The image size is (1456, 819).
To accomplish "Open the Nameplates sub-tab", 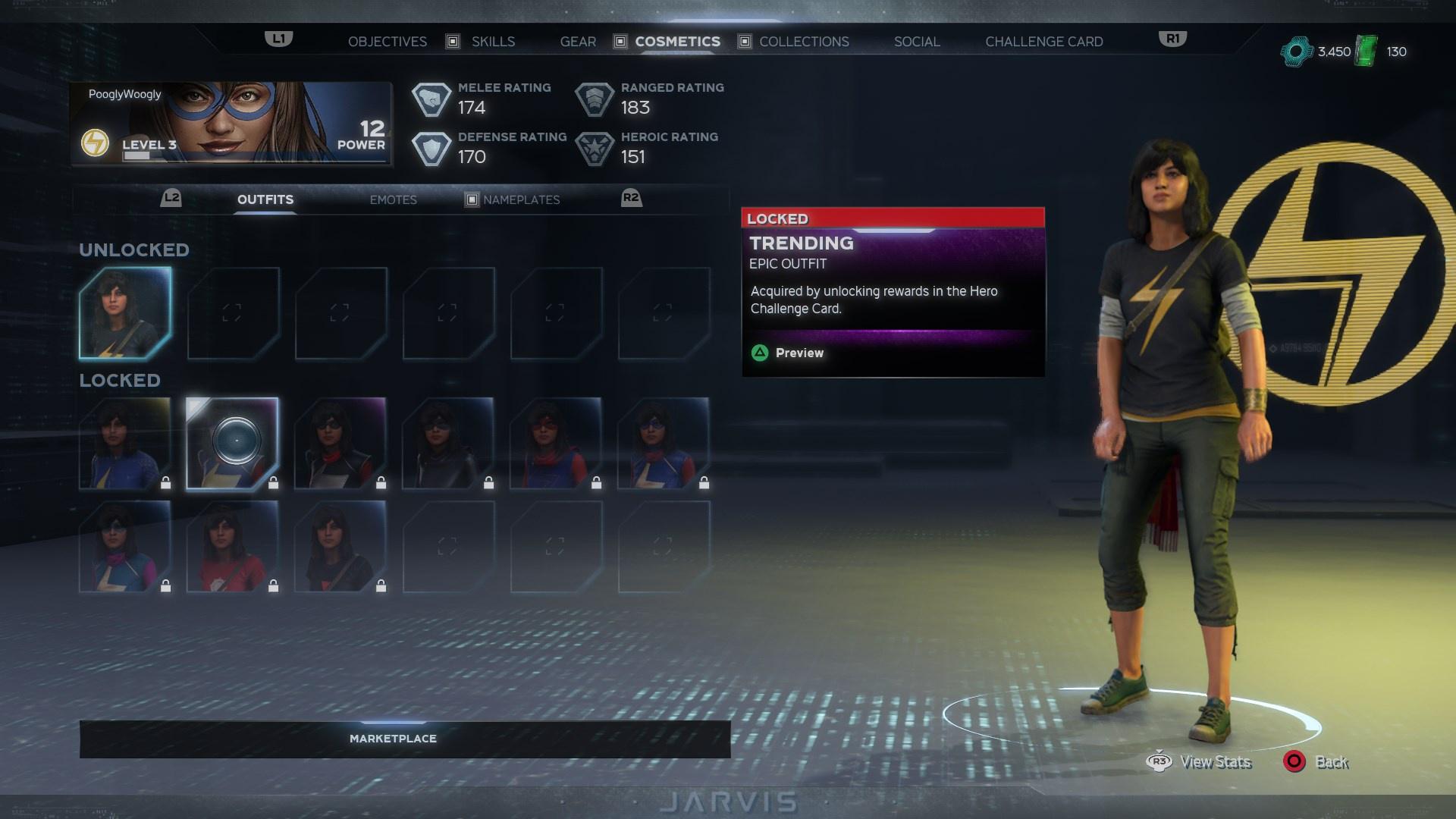I will pyautogui.click(x=521, y=200).
